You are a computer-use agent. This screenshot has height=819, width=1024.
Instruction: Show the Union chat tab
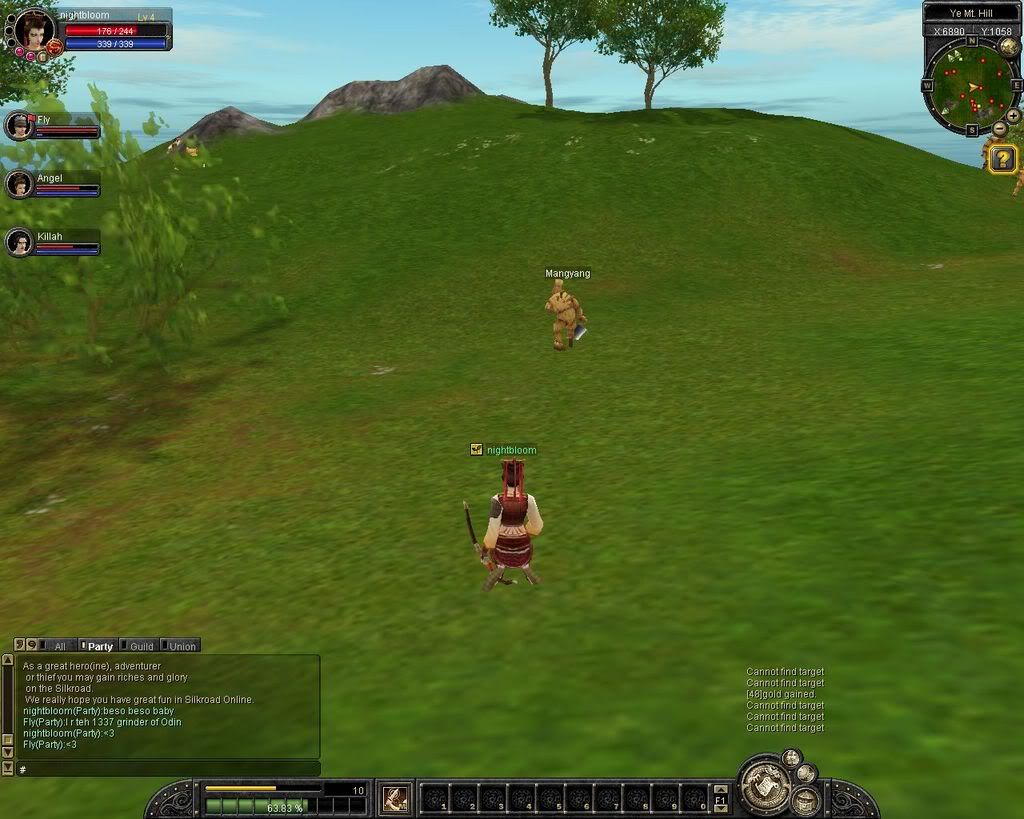pyautogui.click(x=181, y=646)
